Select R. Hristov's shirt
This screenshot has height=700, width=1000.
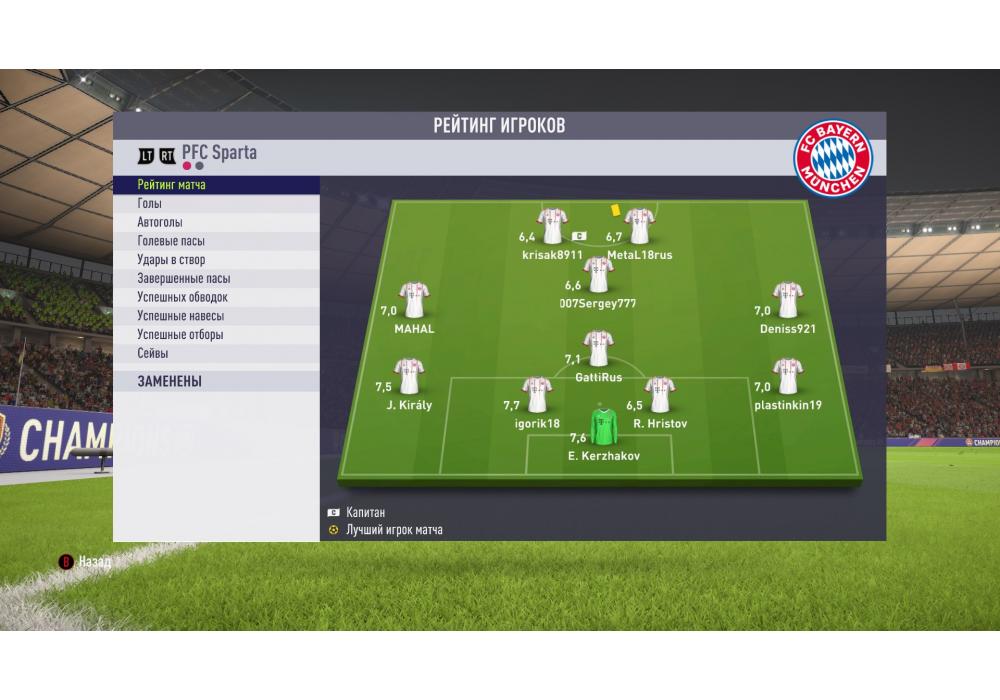pos(658,394)
